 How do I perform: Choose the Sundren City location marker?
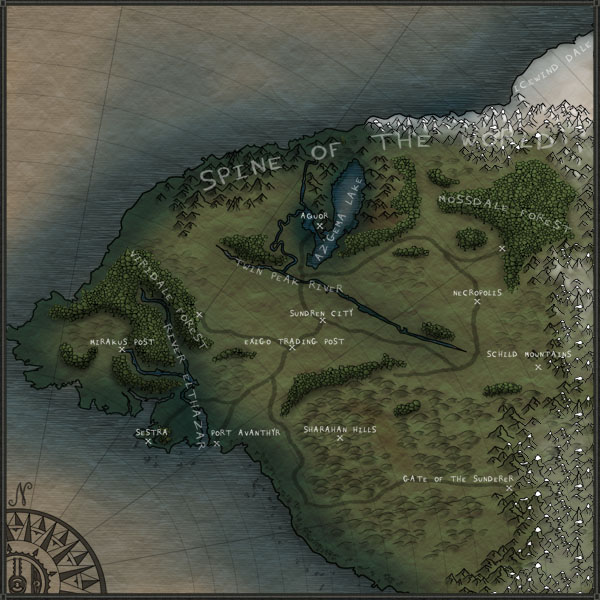[322, 321]
